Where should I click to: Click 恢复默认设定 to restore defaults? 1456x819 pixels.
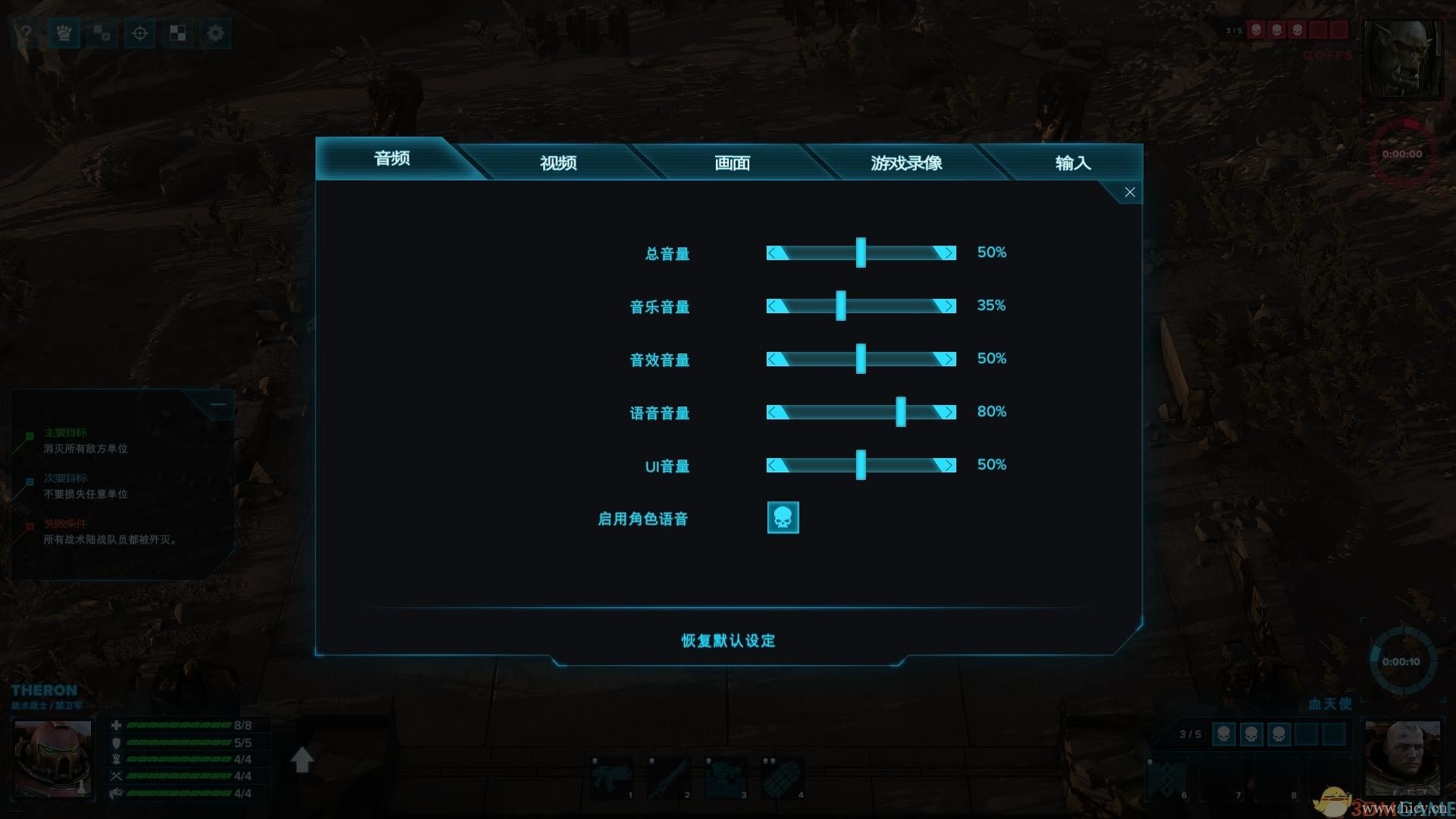726,641
